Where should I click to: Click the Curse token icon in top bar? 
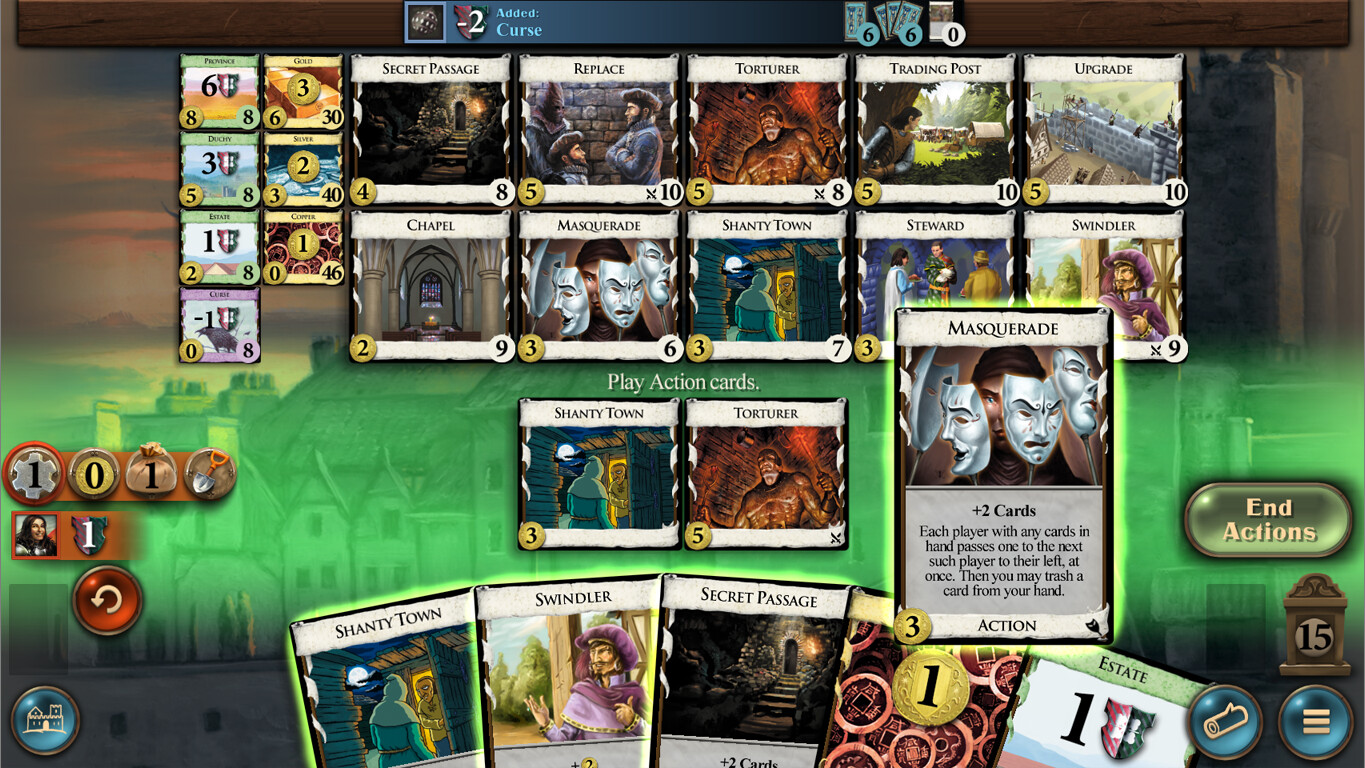pyautogui.click(x=427, y=22)
